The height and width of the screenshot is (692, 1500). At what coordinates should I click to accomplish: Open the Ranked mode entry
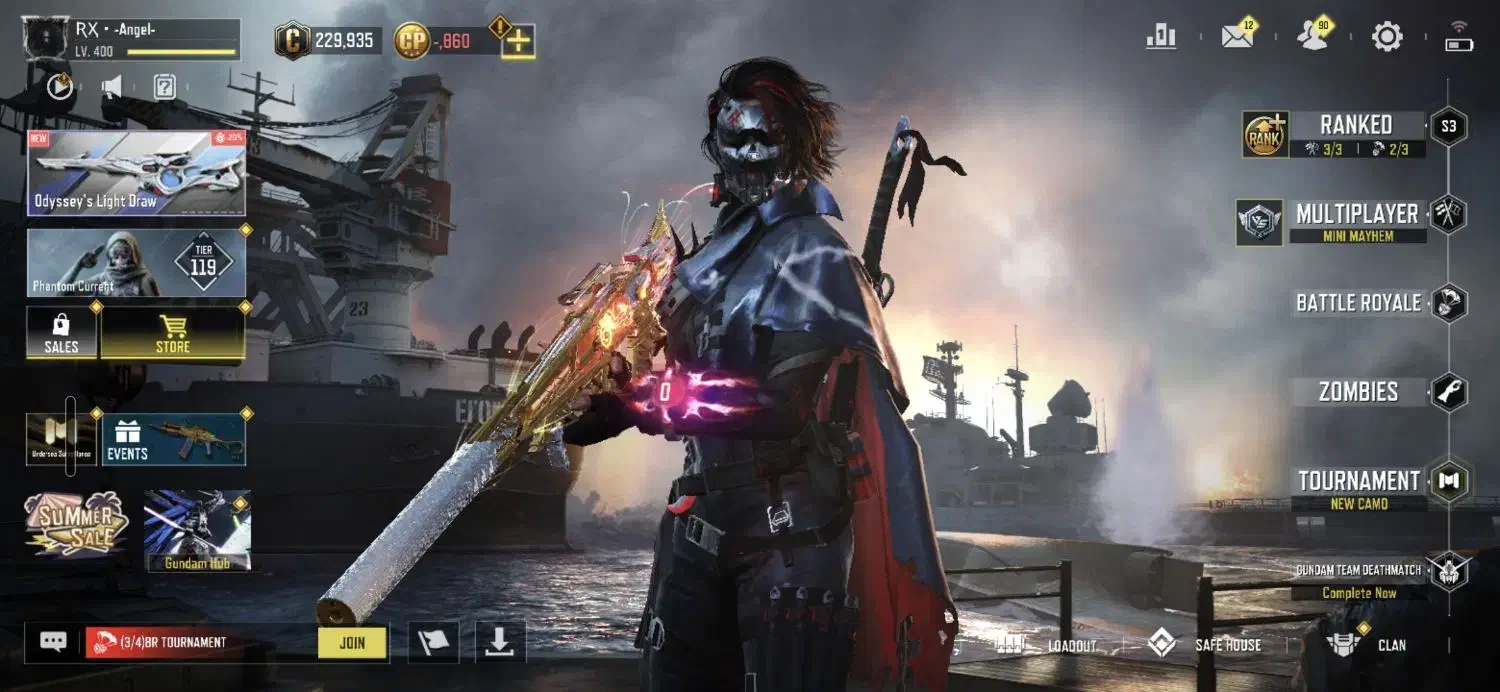(1355, 126)
